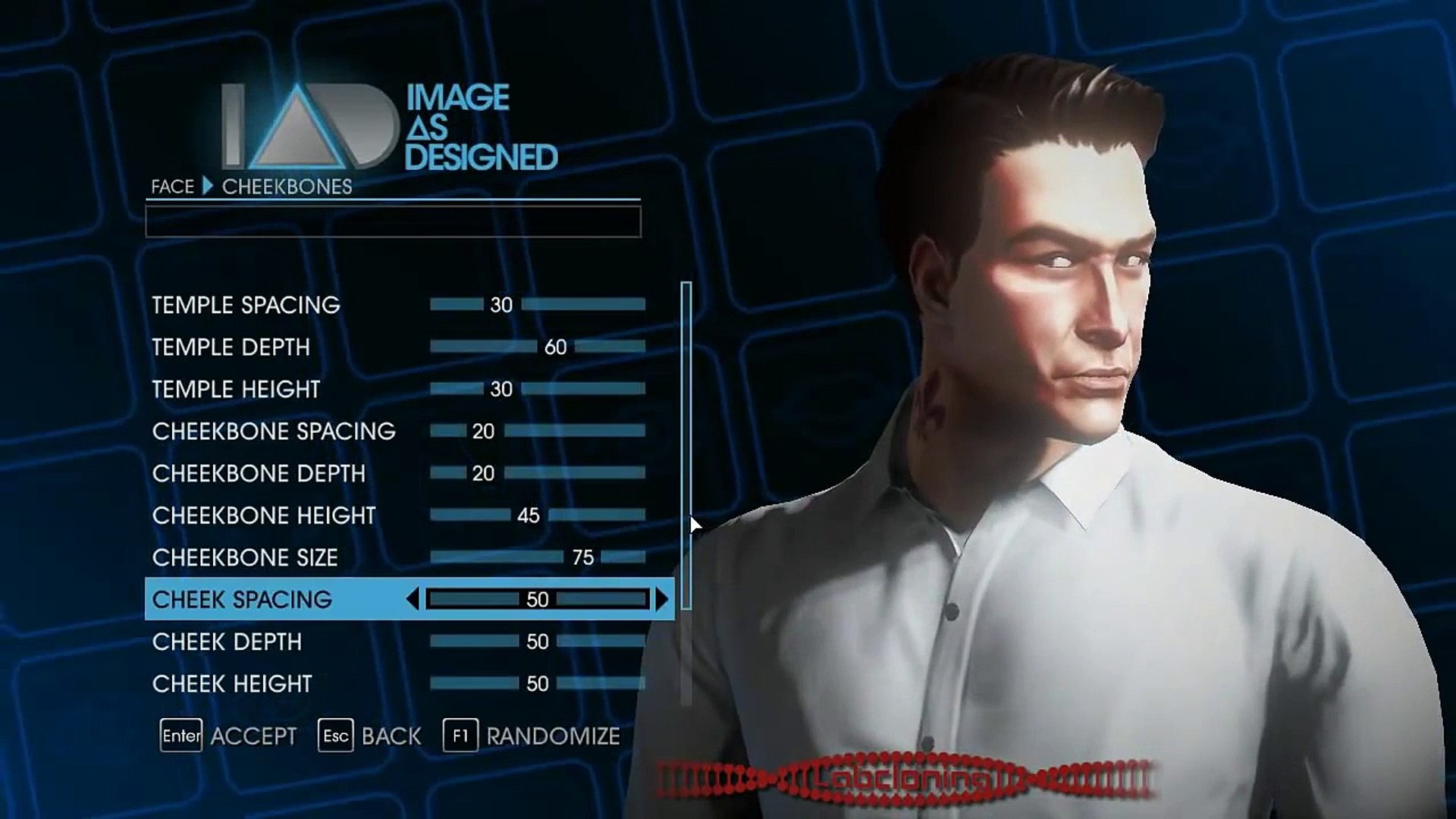Choose the Cheekbone Depth option
This screenshot has width=1456, height=819.
click(259, 473)
